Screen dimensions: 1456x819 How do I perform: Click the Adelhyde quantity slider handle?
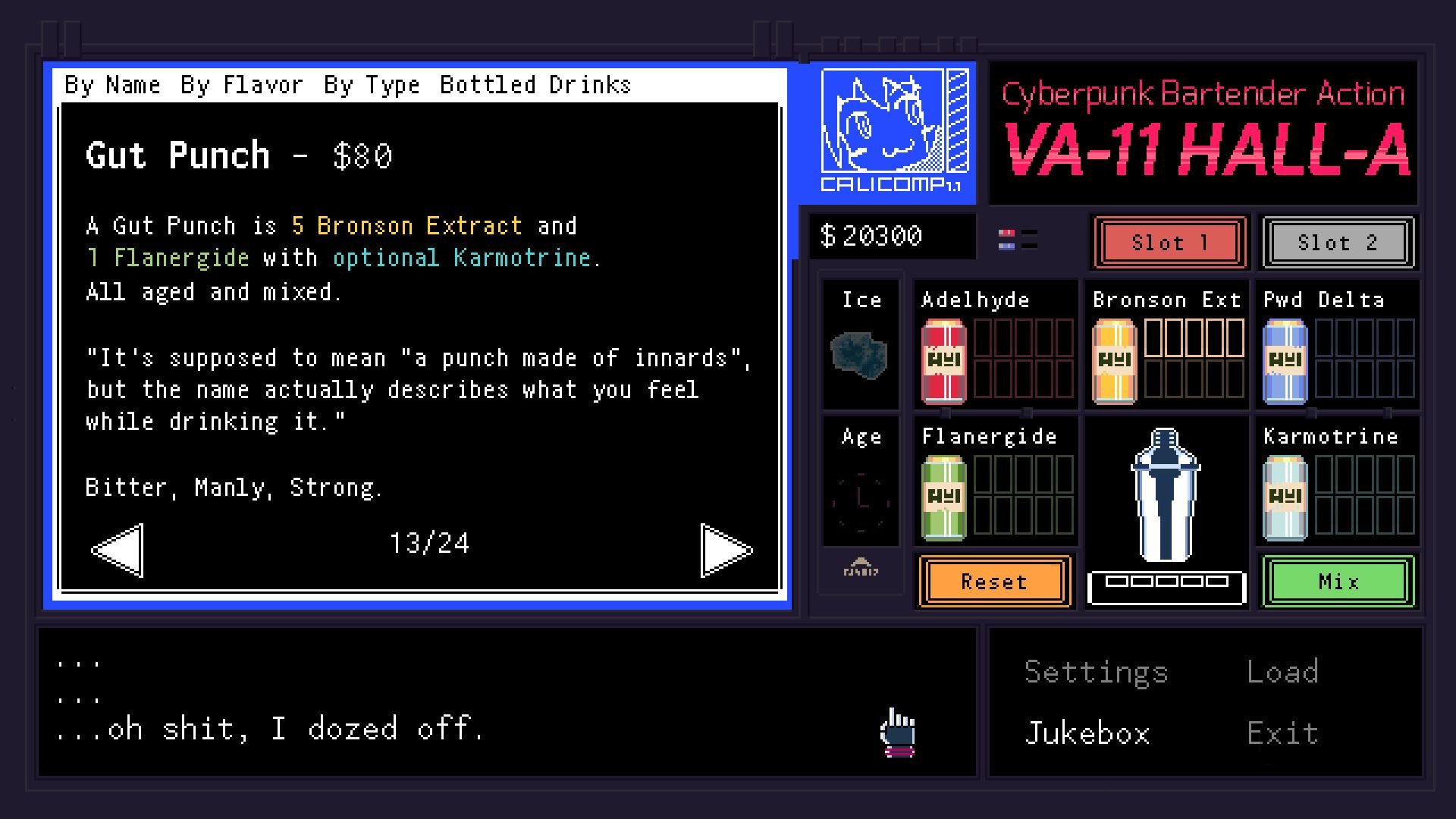944,413
